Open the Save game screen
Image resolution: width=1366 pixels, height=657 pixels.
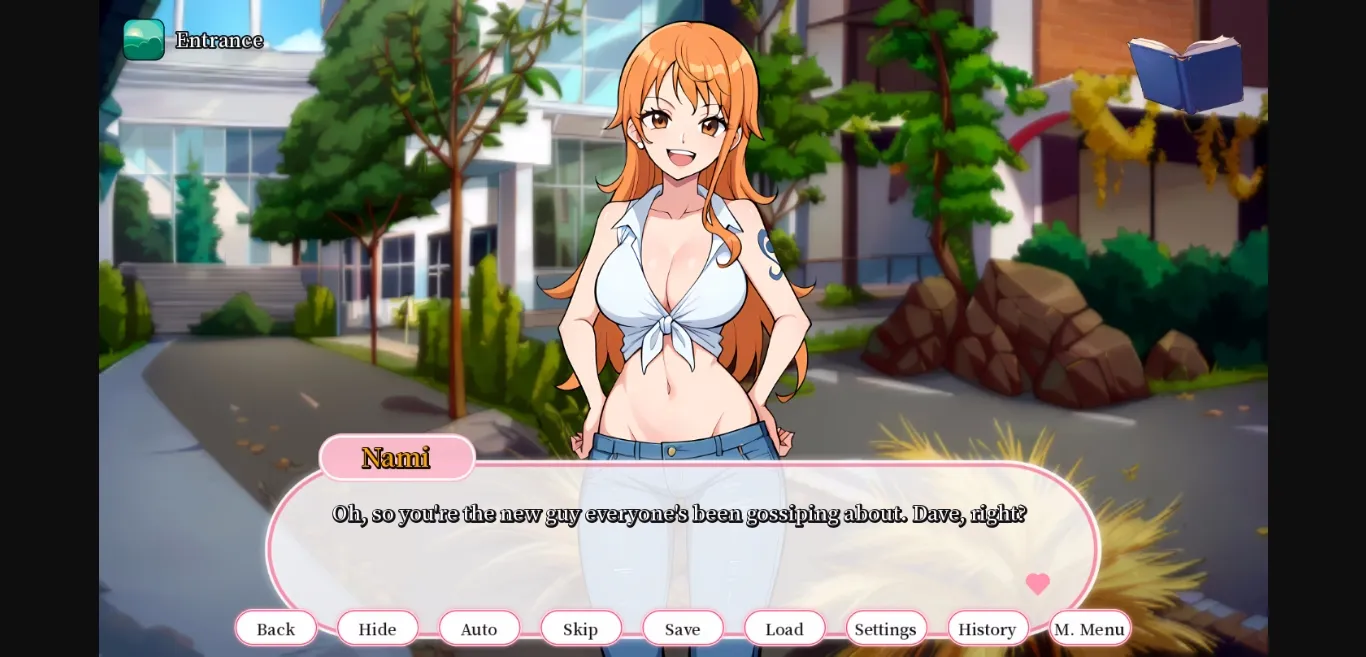(x=683, y=629)
